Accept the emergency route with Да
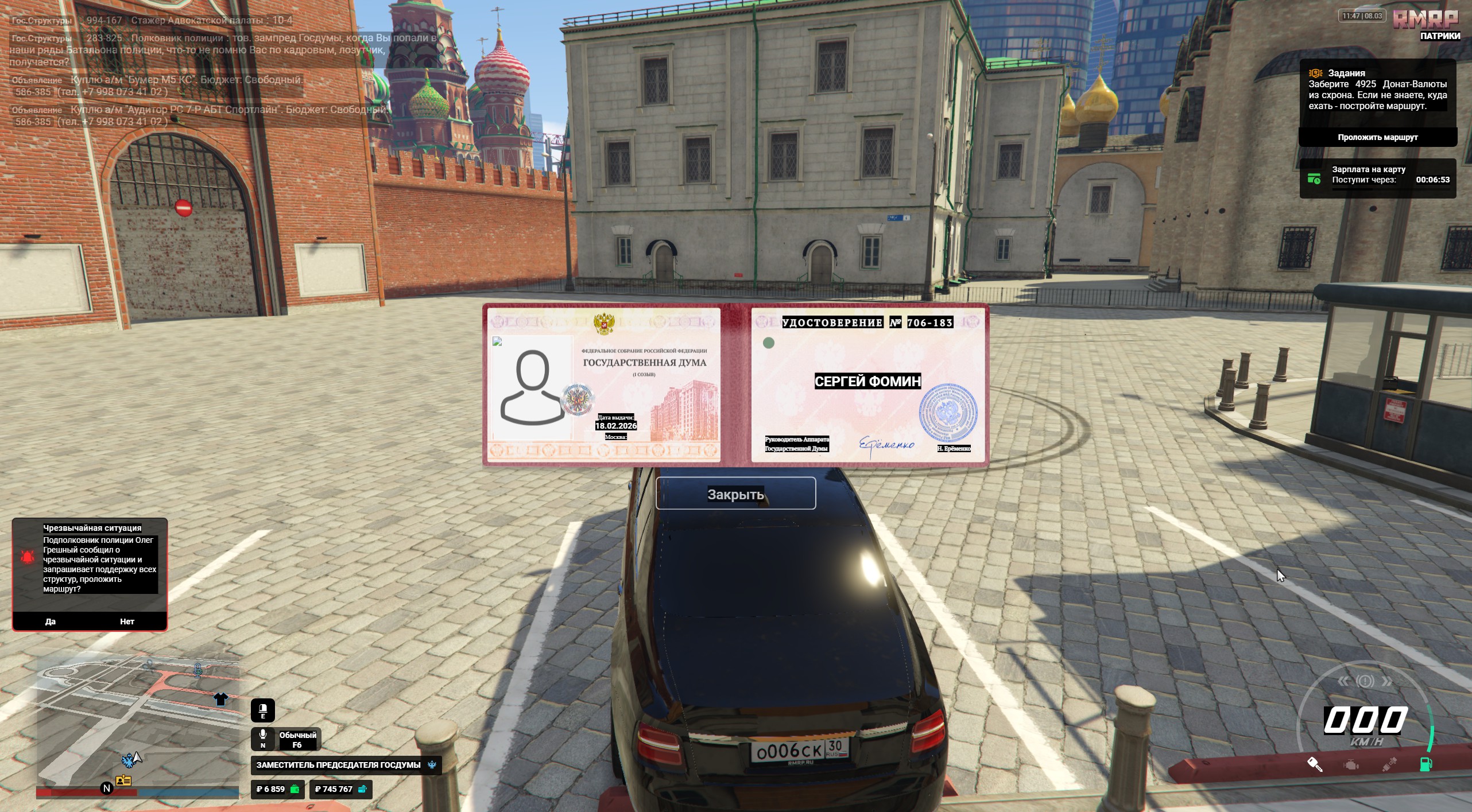Viewport: 1472px width, 812px height. [x=51, y=621]
